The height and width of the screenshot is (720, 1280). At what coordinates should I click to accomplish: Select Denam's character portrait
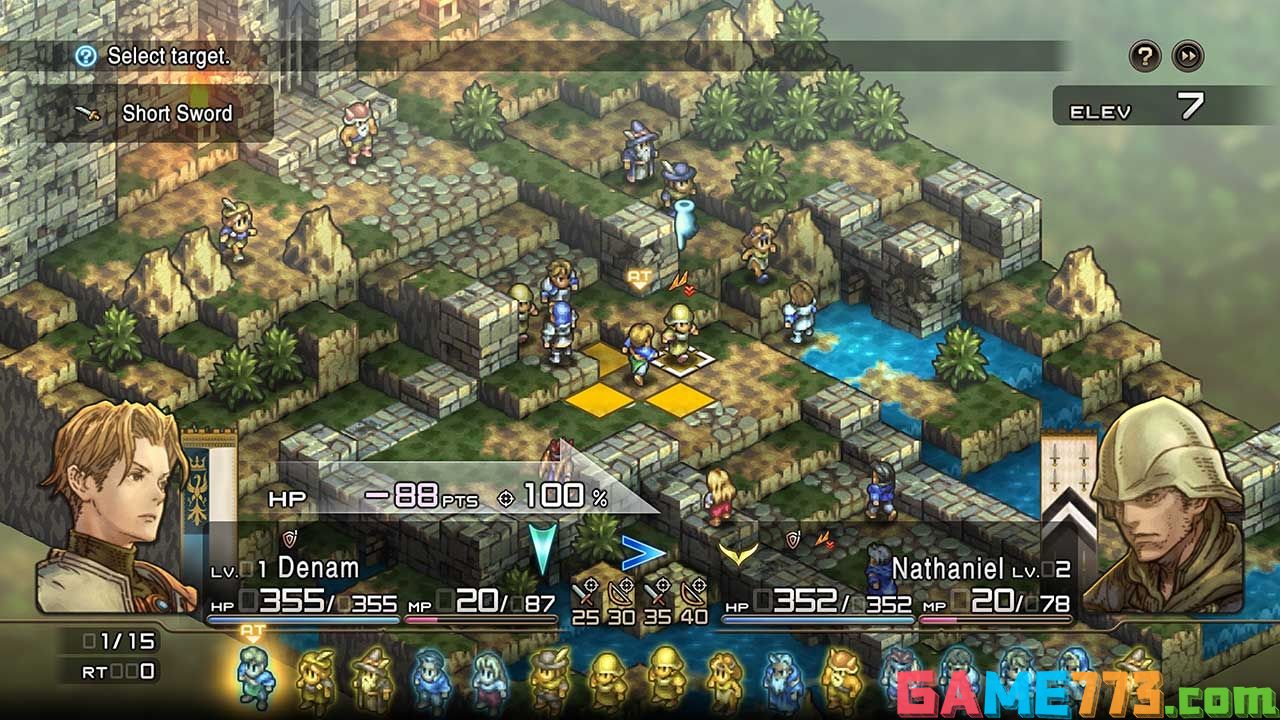coord(108,520)
